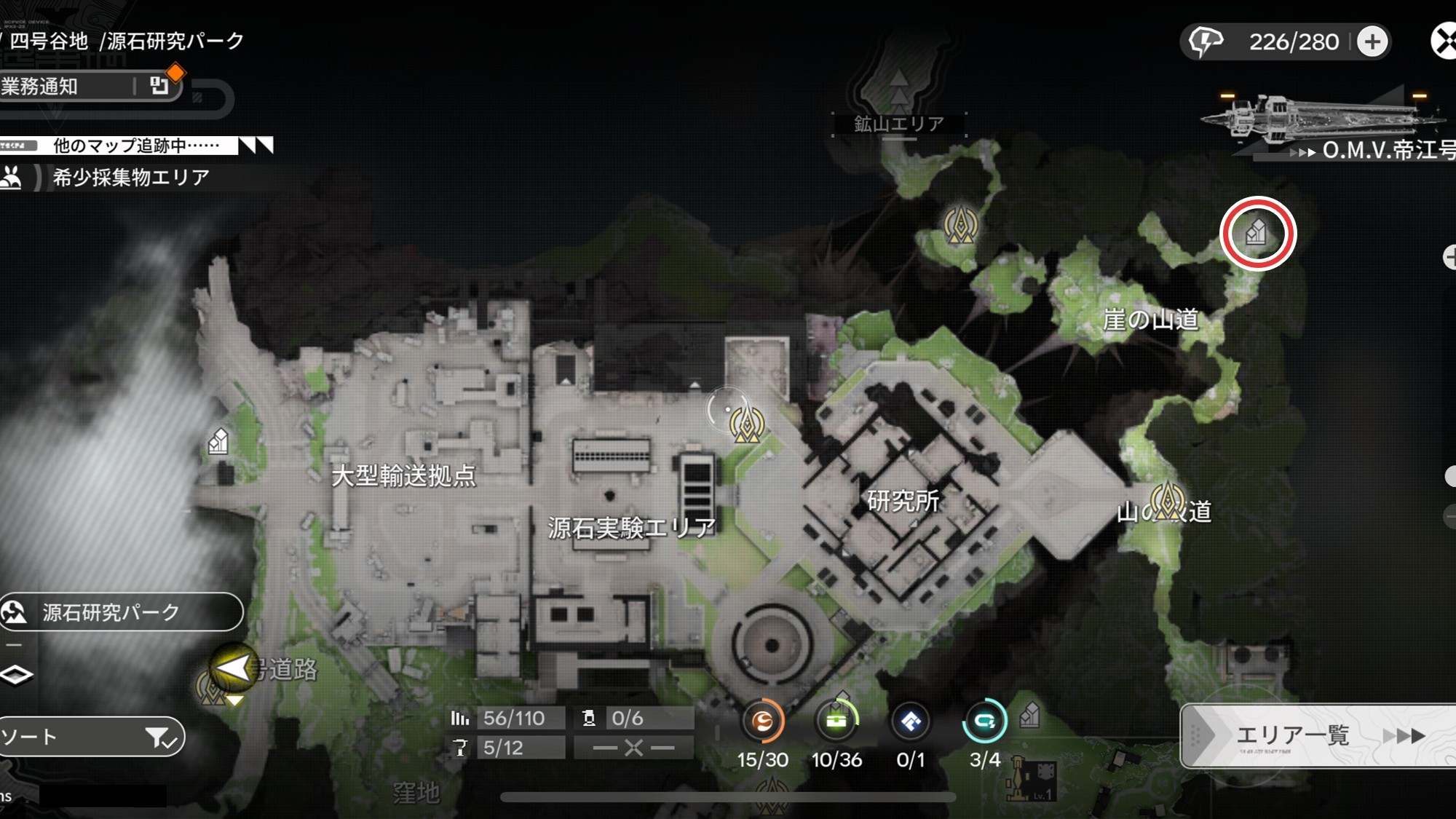
Task: Toggle the map layer diamond icon
Action: [16, 675]
